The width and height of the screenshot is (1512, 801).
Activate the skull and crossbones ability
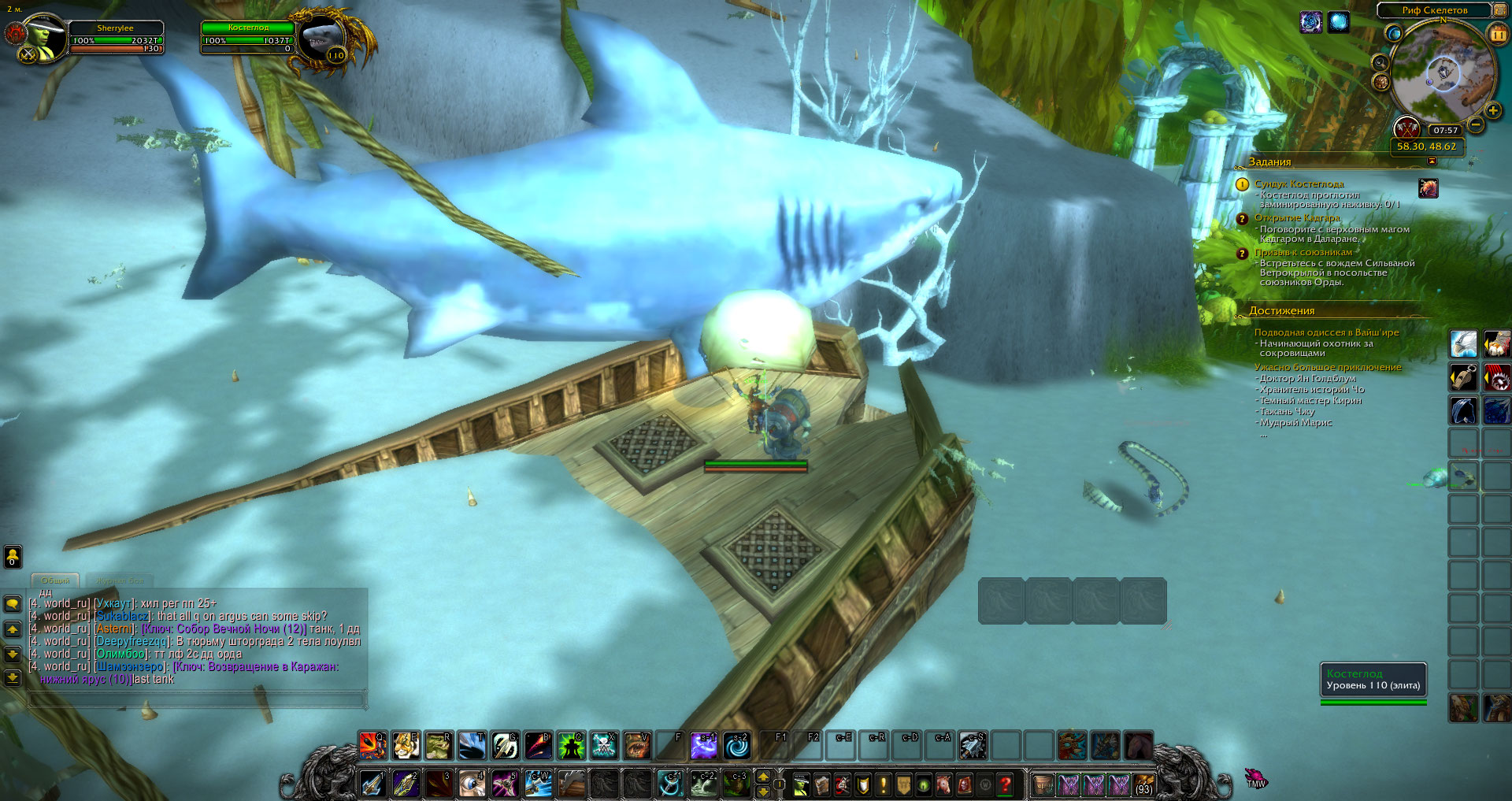(x=603, y=745)
